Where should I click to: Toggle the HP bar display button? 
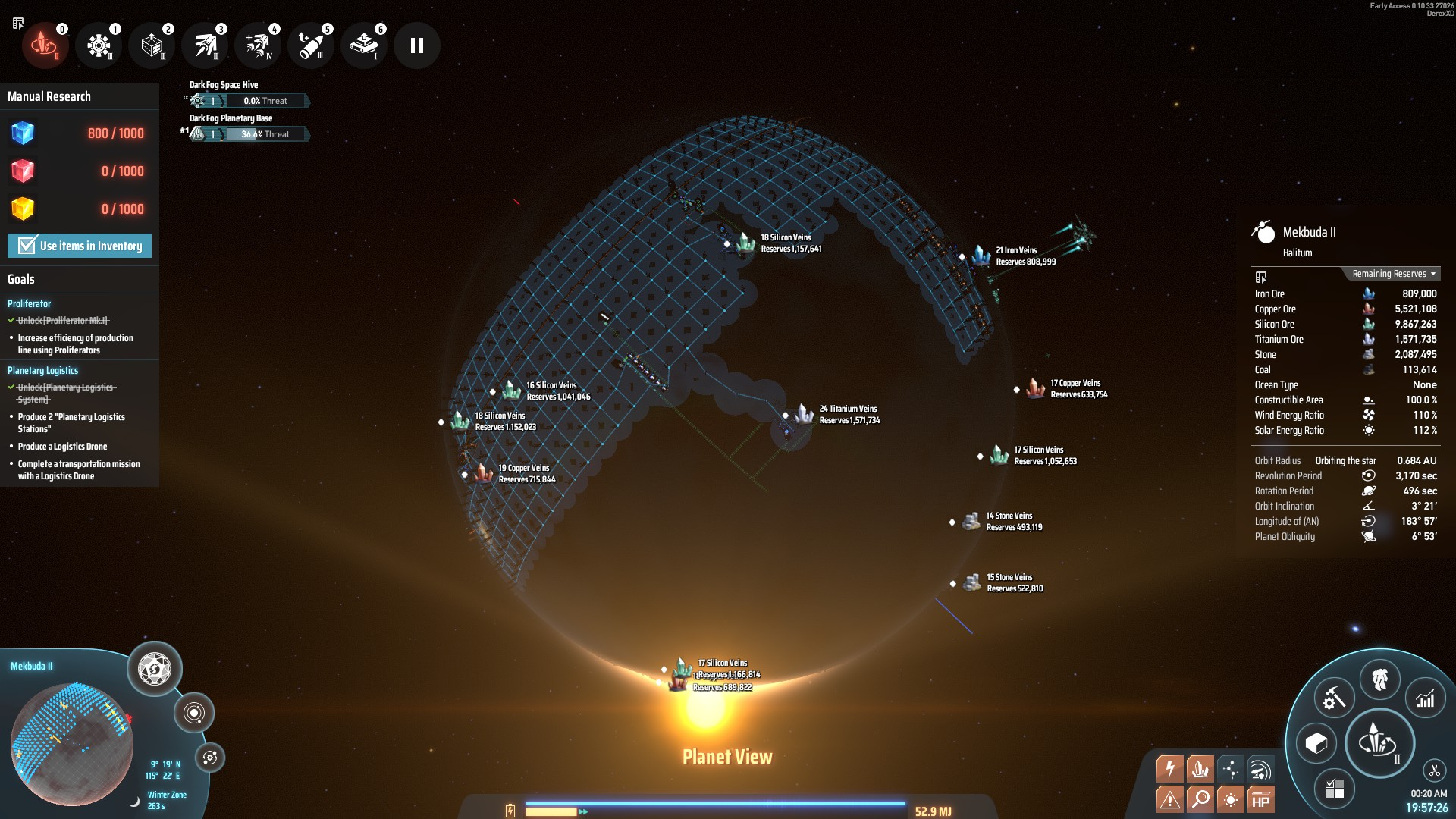pyautogui.click(x=1260, y=799)
